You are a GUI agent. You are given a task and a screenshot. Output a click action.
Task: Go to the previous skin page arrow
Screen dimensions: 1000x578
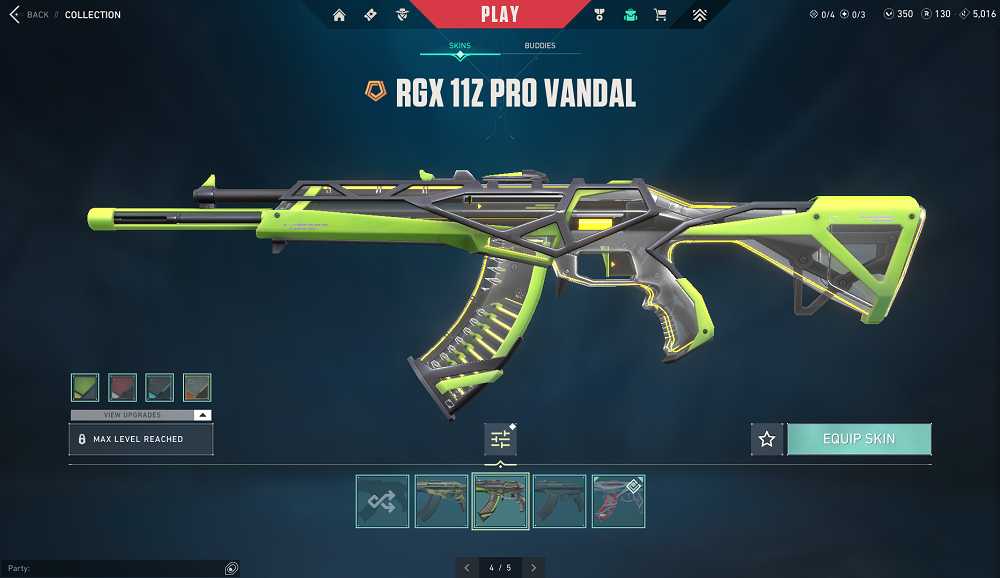click(x=466, y=568)
